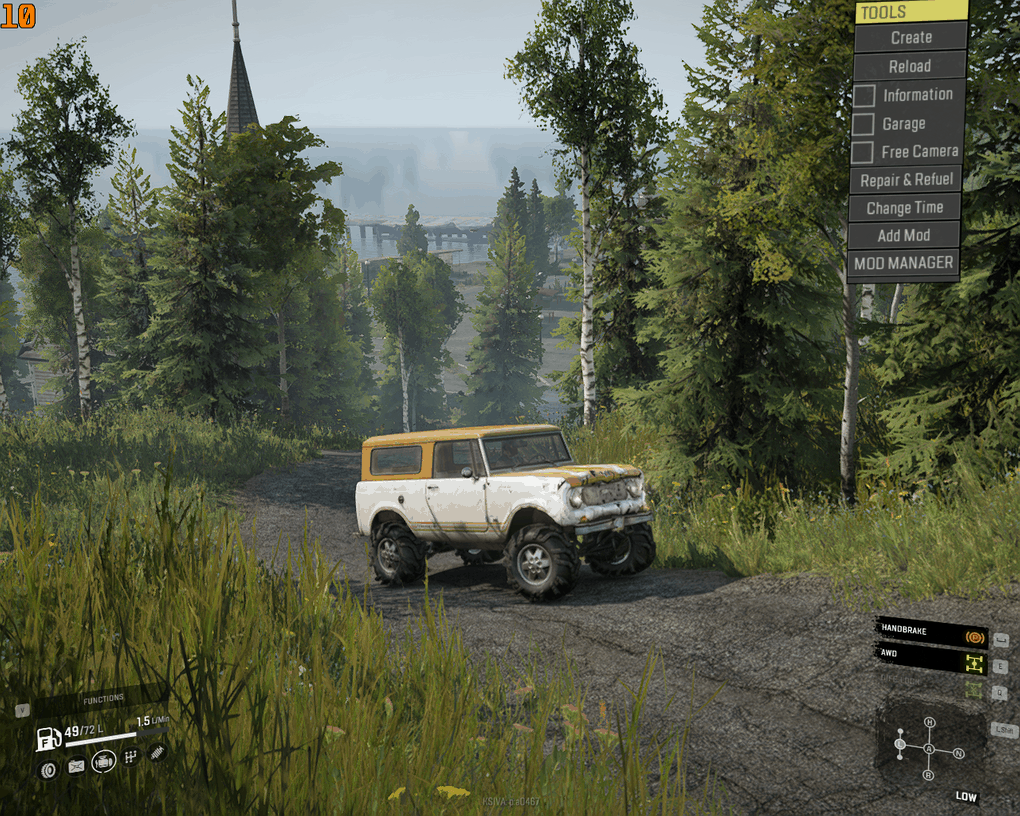Select the Add Mod button

pyautogui.click(x=903, y=236)
